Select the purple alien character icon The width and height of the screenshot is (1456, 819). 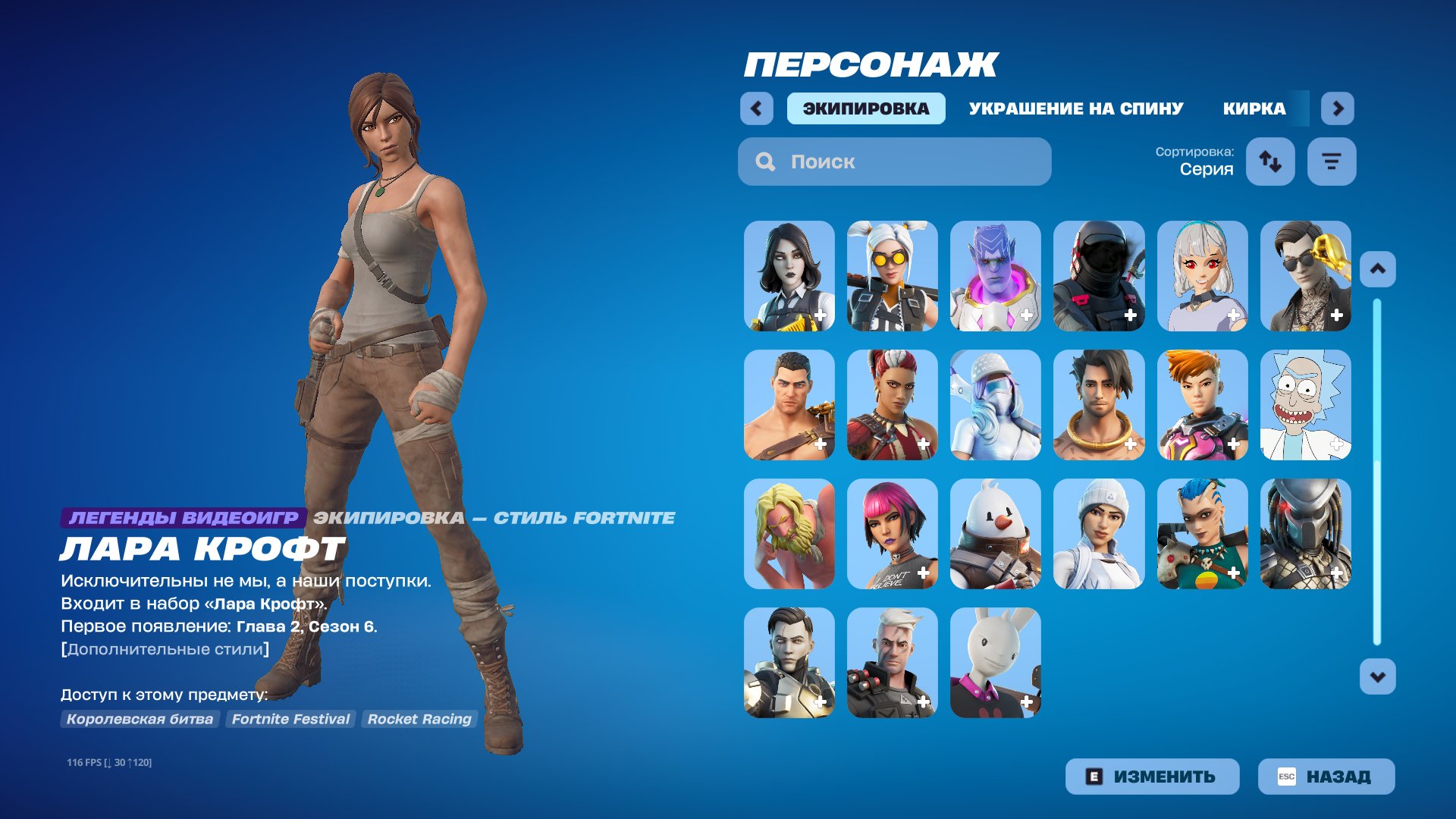coord(995,277)
